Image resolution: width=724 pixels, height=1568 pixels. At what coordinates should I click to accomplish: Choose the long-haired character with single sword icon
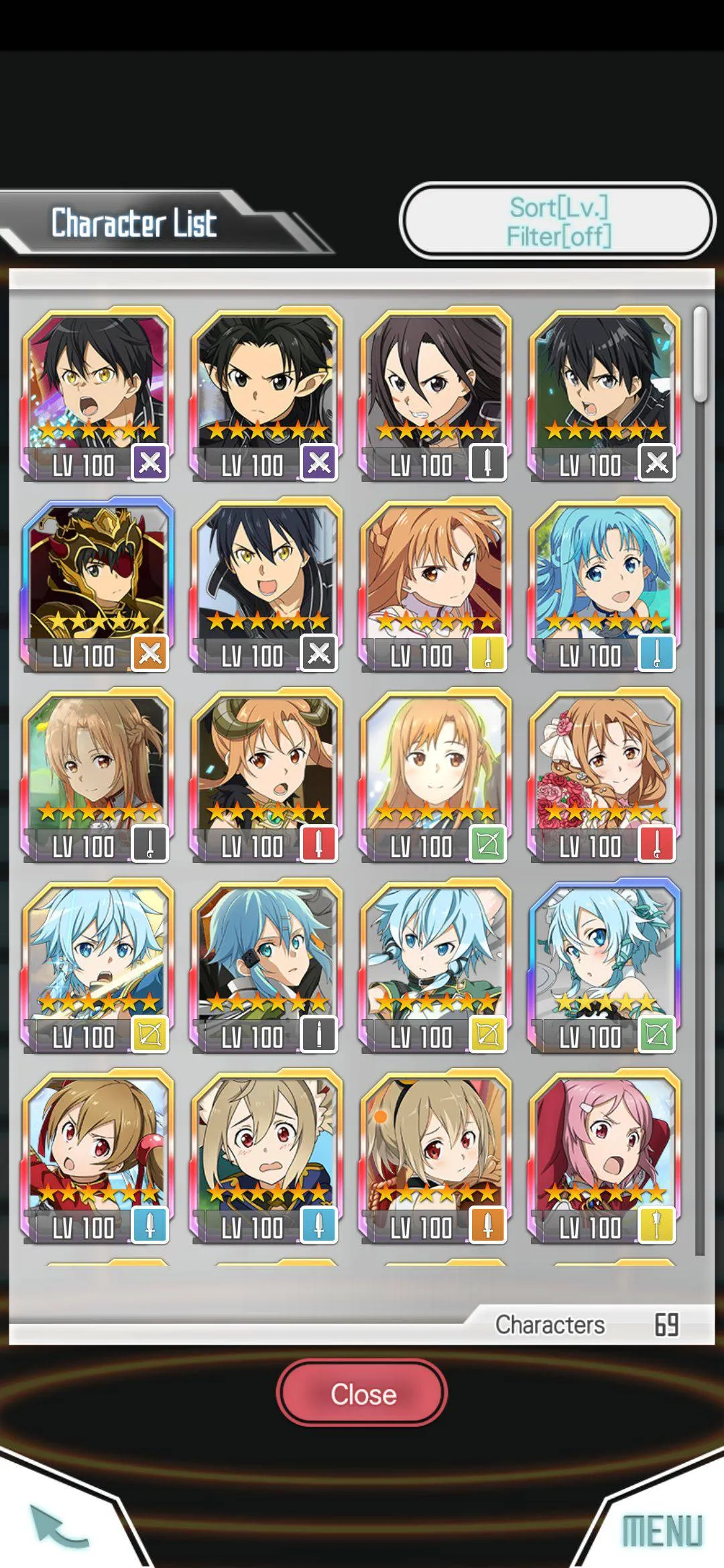436,393
